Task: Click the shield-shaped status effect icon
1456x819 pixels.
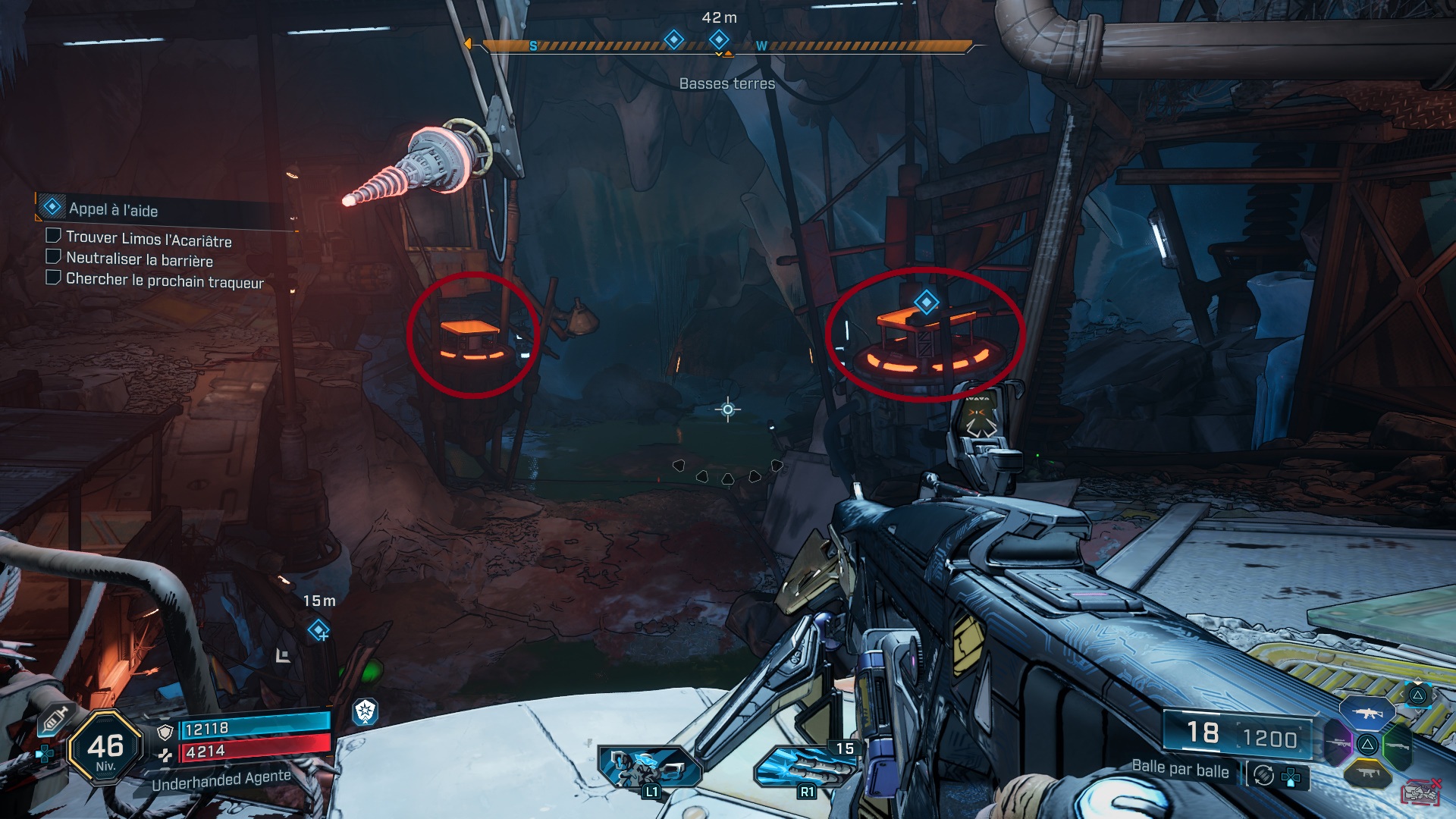Action: coord(366,711)
